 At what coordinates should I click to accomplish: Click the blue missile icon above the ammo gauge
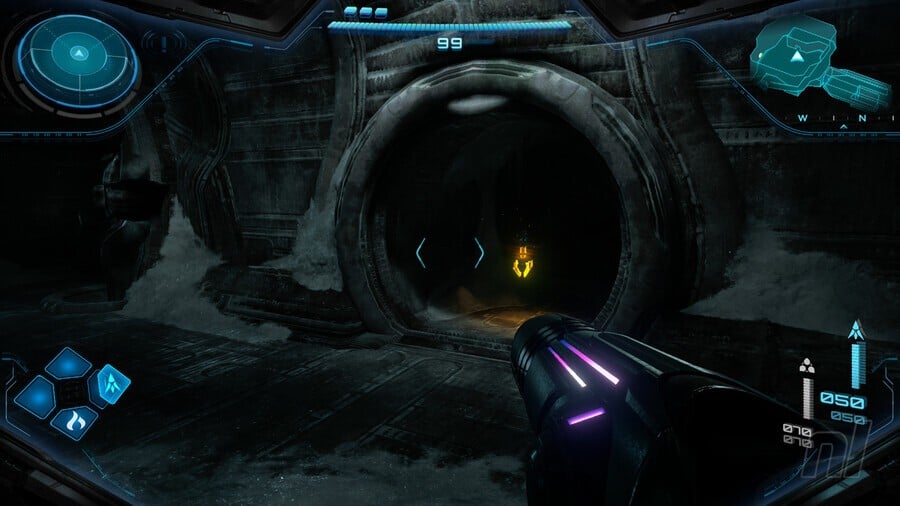coord(856,329)
